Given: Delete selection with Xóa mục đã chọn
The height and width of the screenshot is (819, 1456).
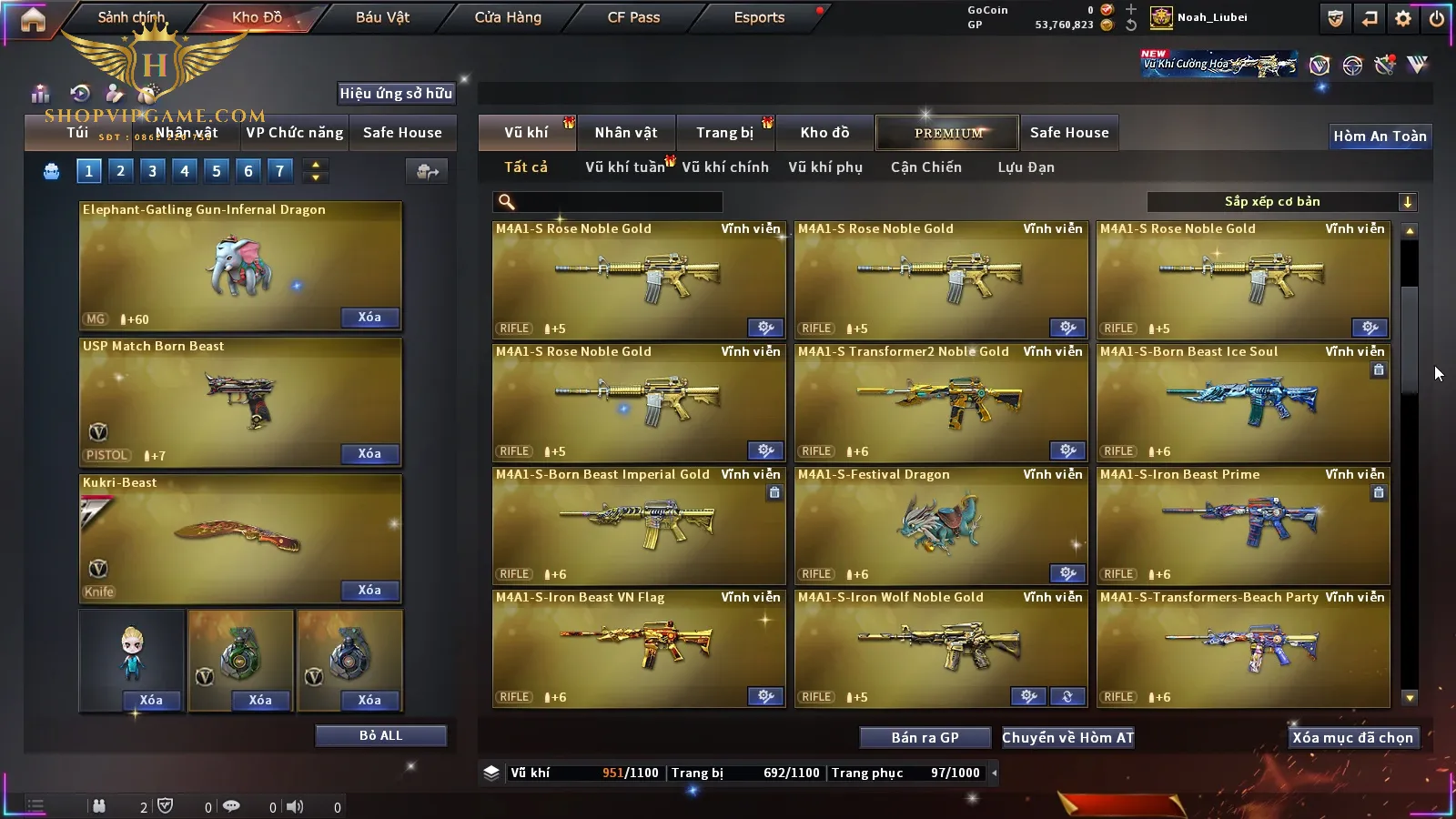Looking at the screenshot, I should pos(1352,738).
